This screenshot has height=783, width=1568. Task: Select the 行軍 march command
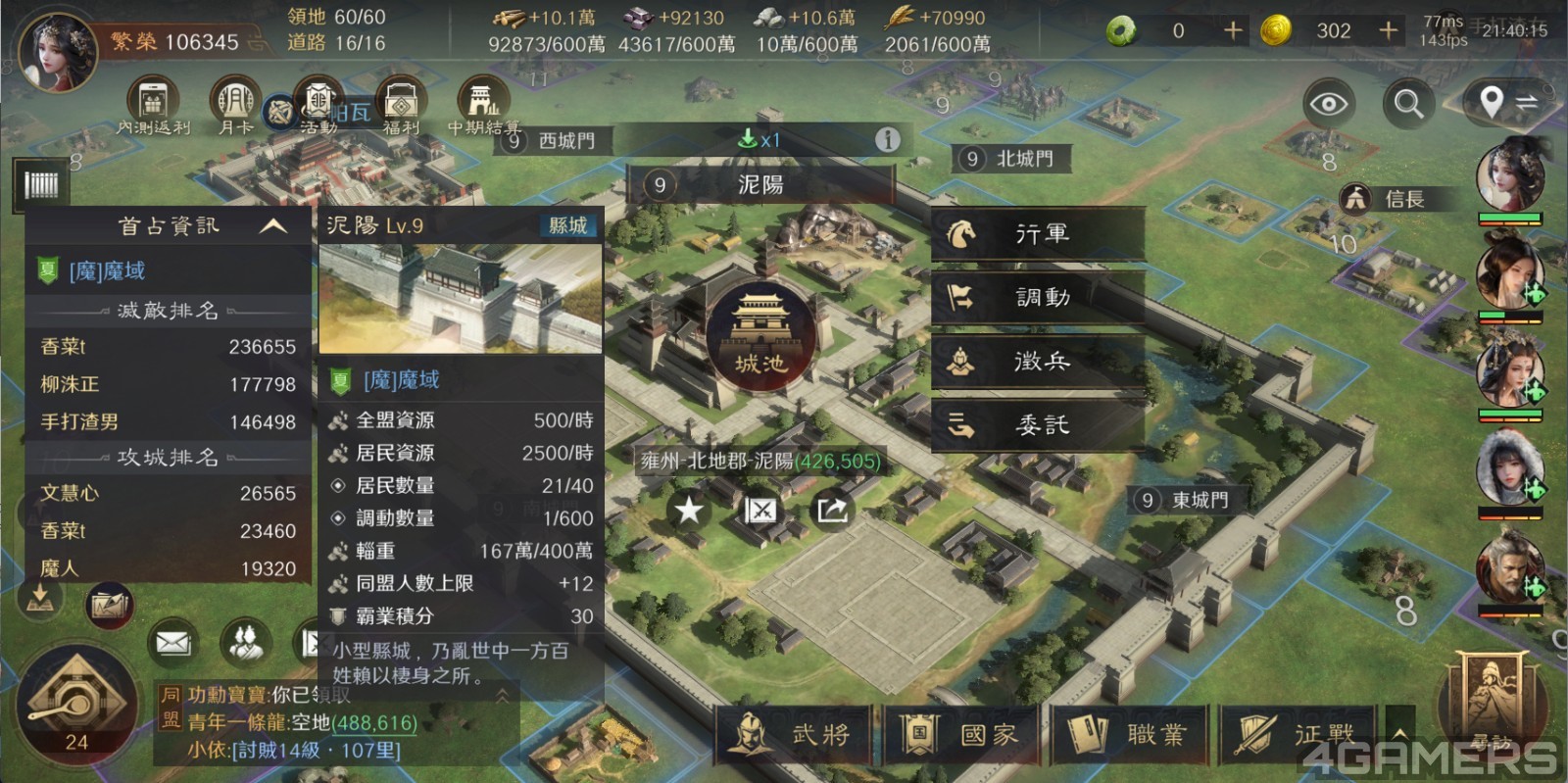(1038, 234)
